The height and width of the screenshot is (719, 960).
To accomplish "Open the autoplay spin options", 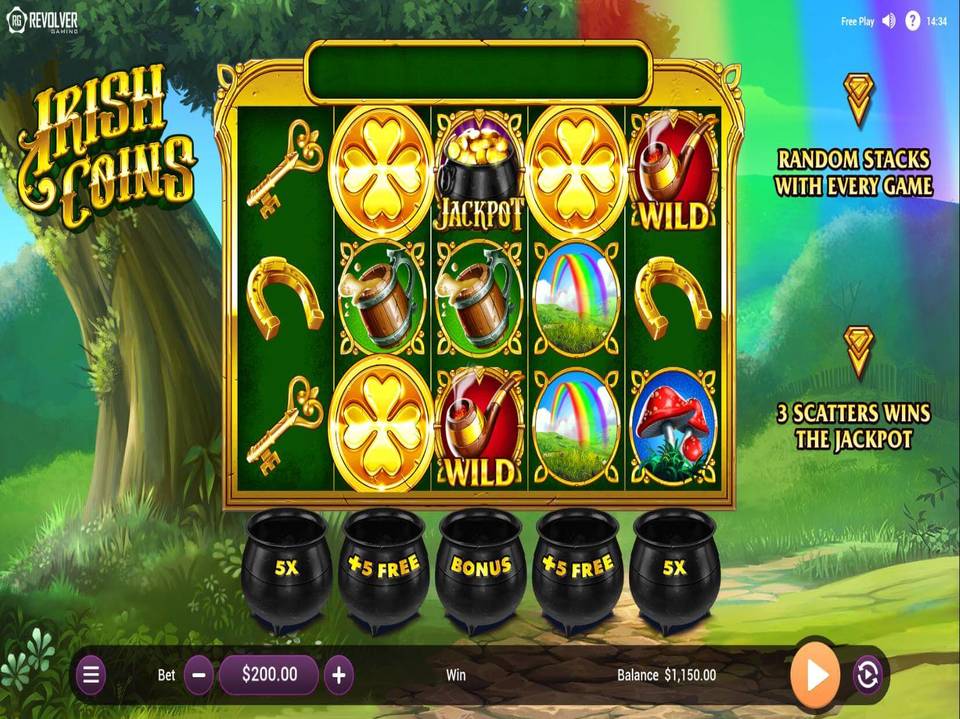I will [867, 676].
